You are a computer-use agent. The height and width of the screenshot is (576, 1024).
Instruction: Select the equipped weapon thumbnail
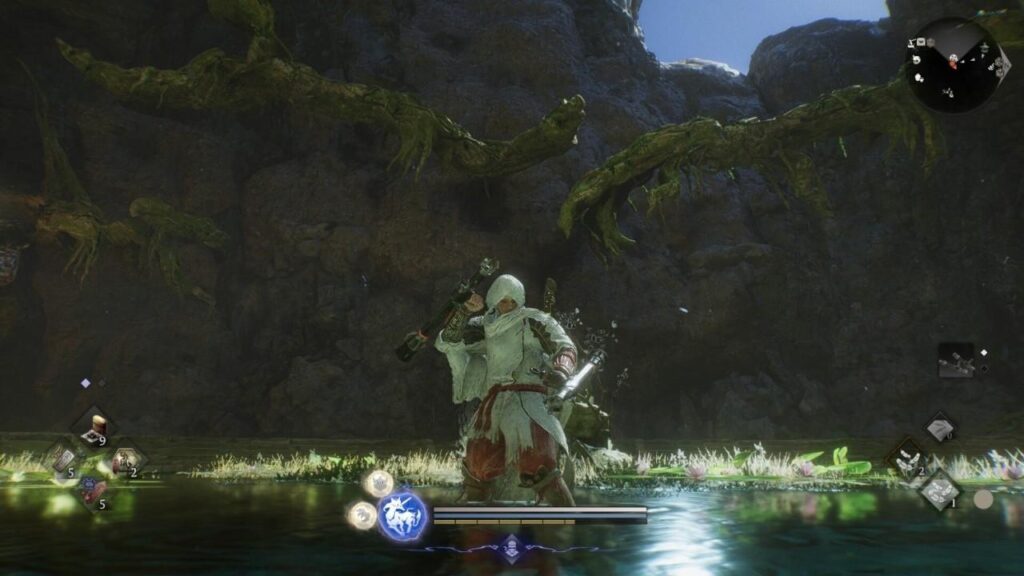pyautogui.click(x=955, y=360)
